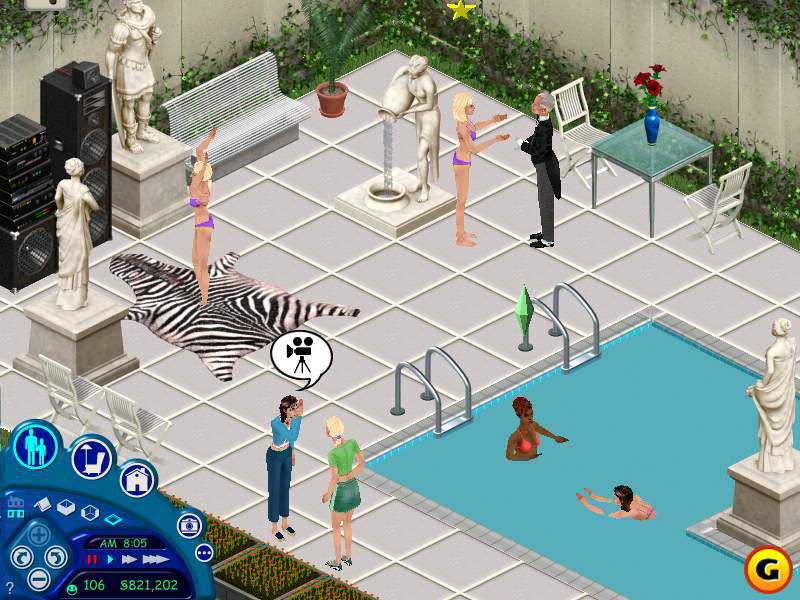Screen dimensions: 800x600
Task: Rotate the view clockwise
Action: pos(56,557)
